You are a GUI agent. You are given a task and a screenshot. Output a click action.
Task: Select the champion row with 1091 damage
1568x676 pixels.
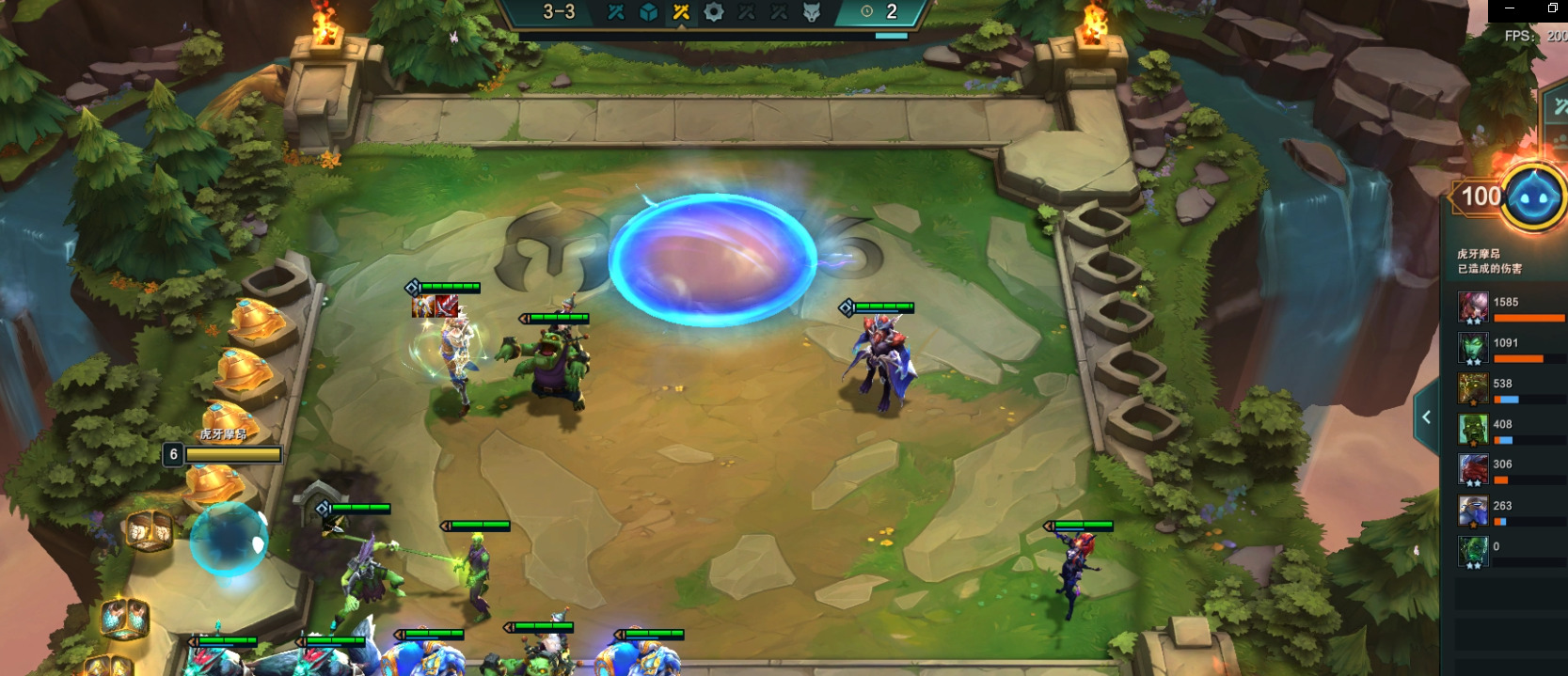[1508, 348]
